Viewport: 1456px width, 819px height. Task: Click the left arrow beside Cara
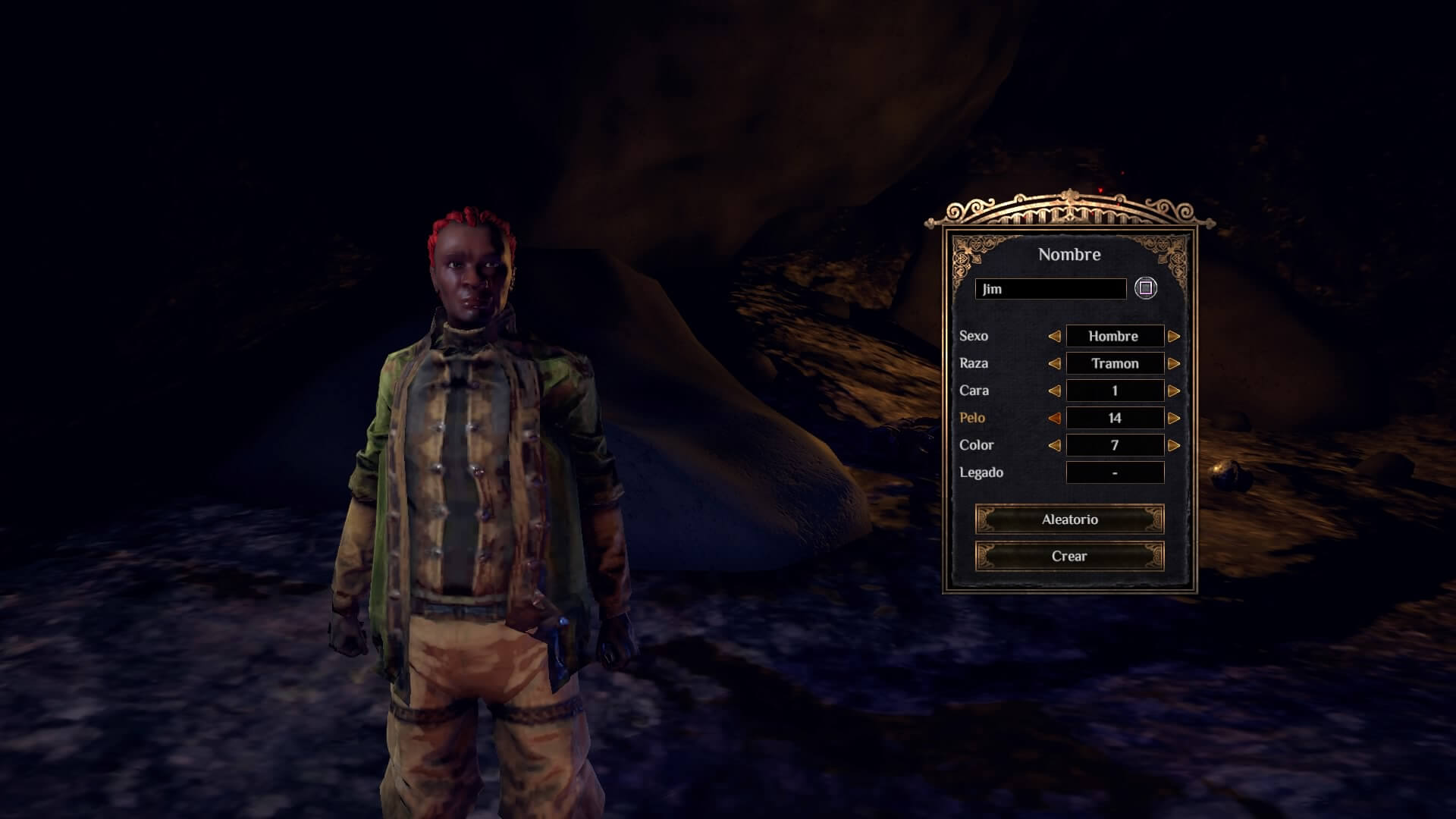point(1054,391)
